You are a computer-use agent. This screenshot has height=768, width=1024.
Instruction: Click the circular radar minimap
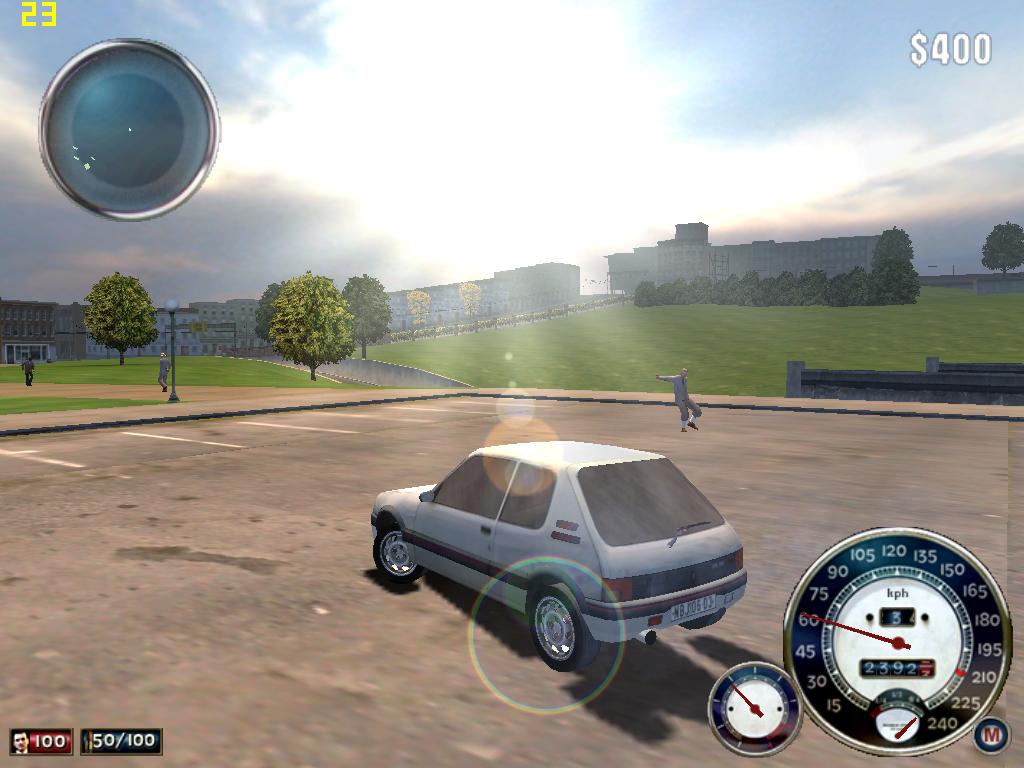point(129,129)
